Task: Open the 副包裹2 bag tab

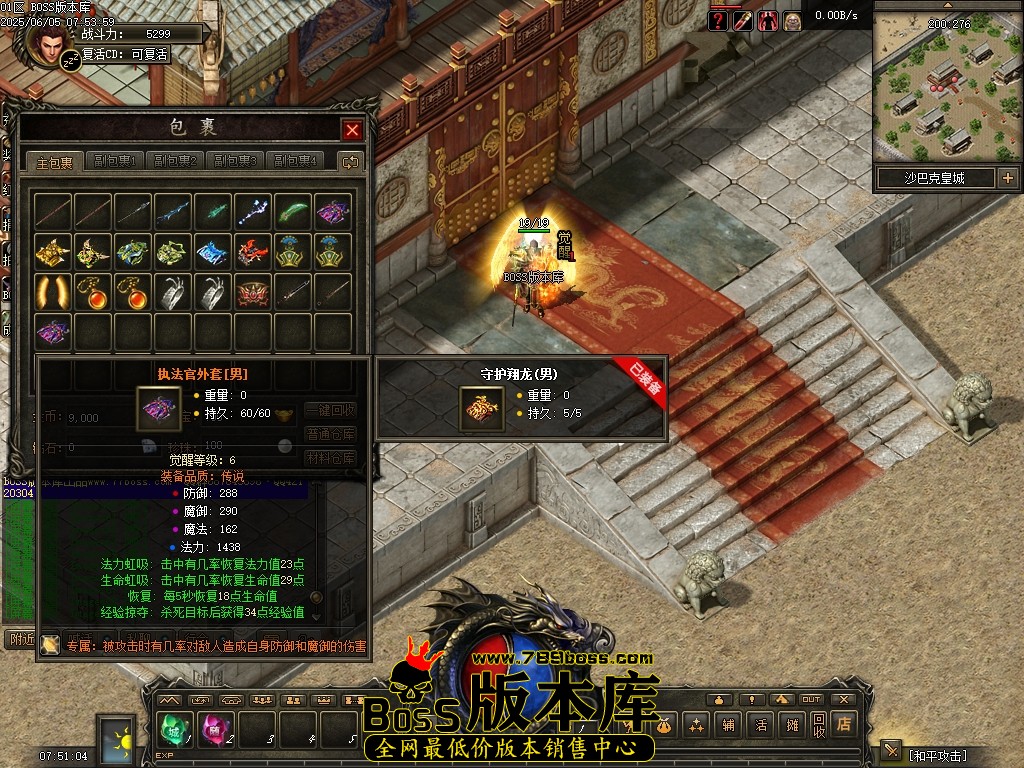Action: (x=175, y=161)
